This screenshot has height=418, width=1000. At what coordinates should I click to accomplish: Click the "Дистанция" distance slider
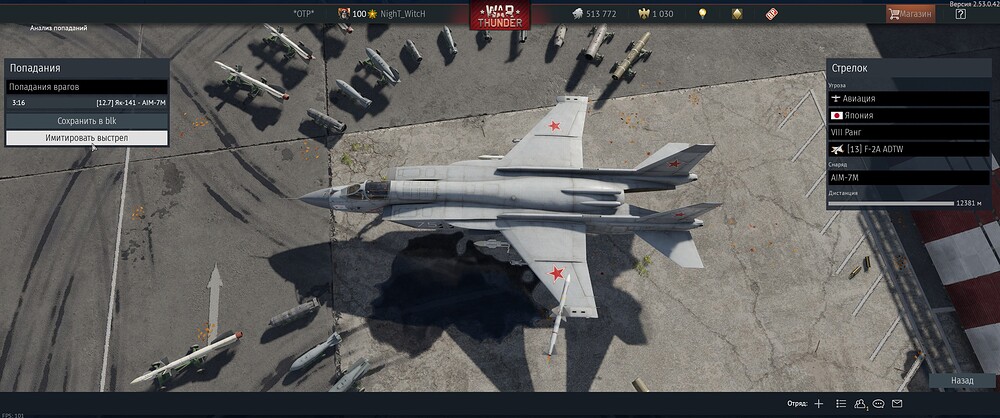[x=891, y=203]
